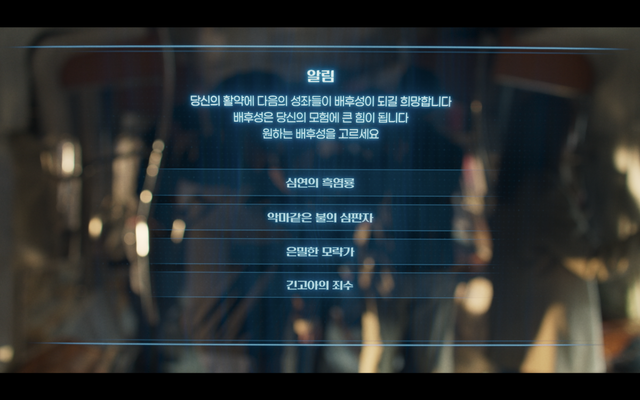This screenshot has height=400, width=640.
Task: Choose the 심연의 흑염룡 sponsor option
Action: tap(320, 183)
